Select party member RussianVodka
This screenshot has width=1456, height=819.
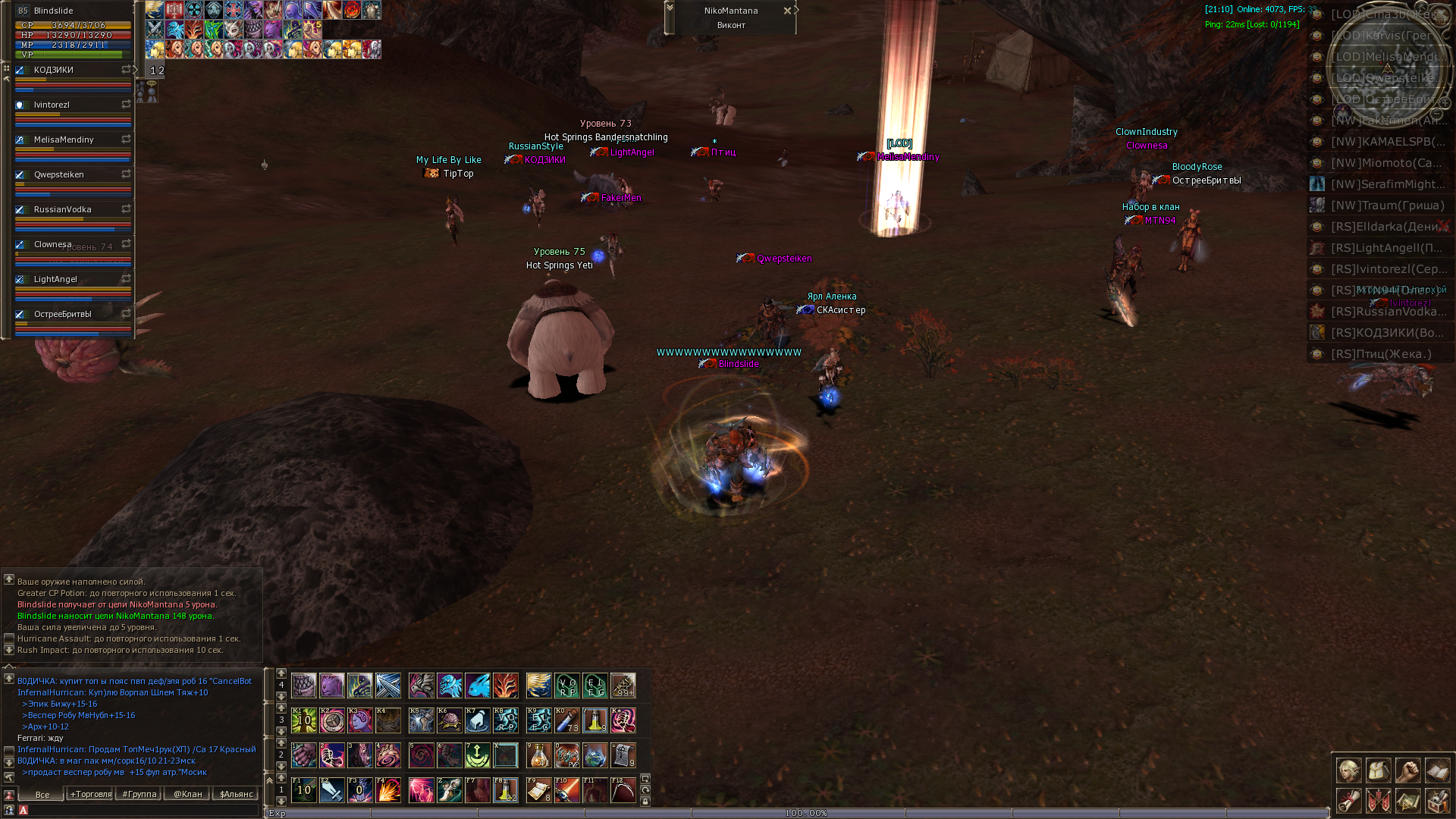pos(62,209)
